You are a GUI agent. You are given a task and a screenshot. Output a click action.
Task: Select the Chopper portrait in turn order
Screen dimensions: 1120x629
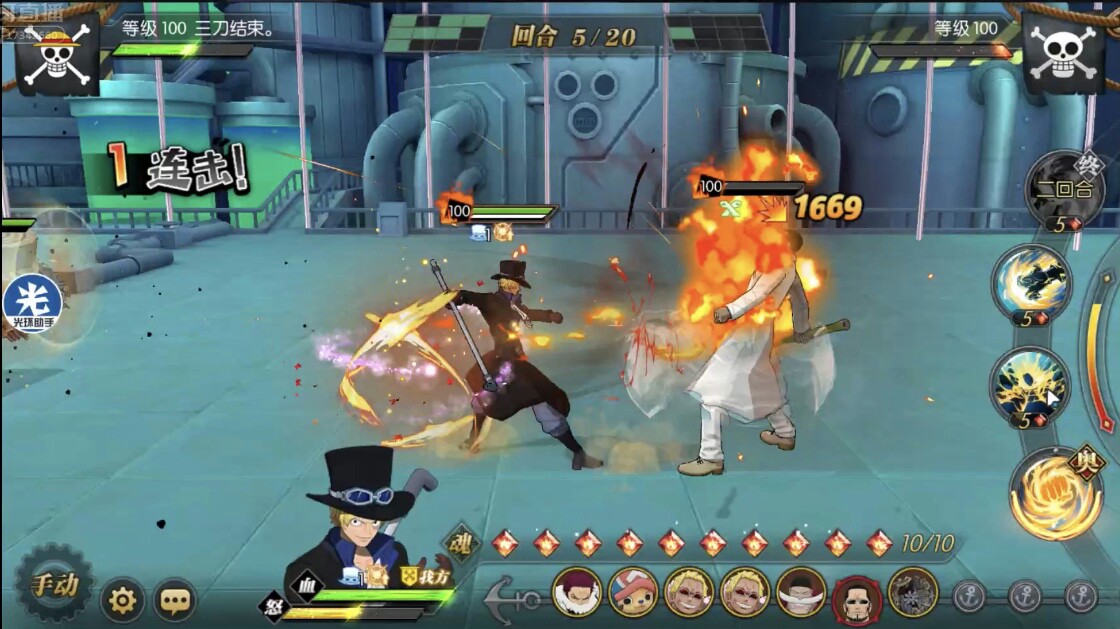[633, 592]
